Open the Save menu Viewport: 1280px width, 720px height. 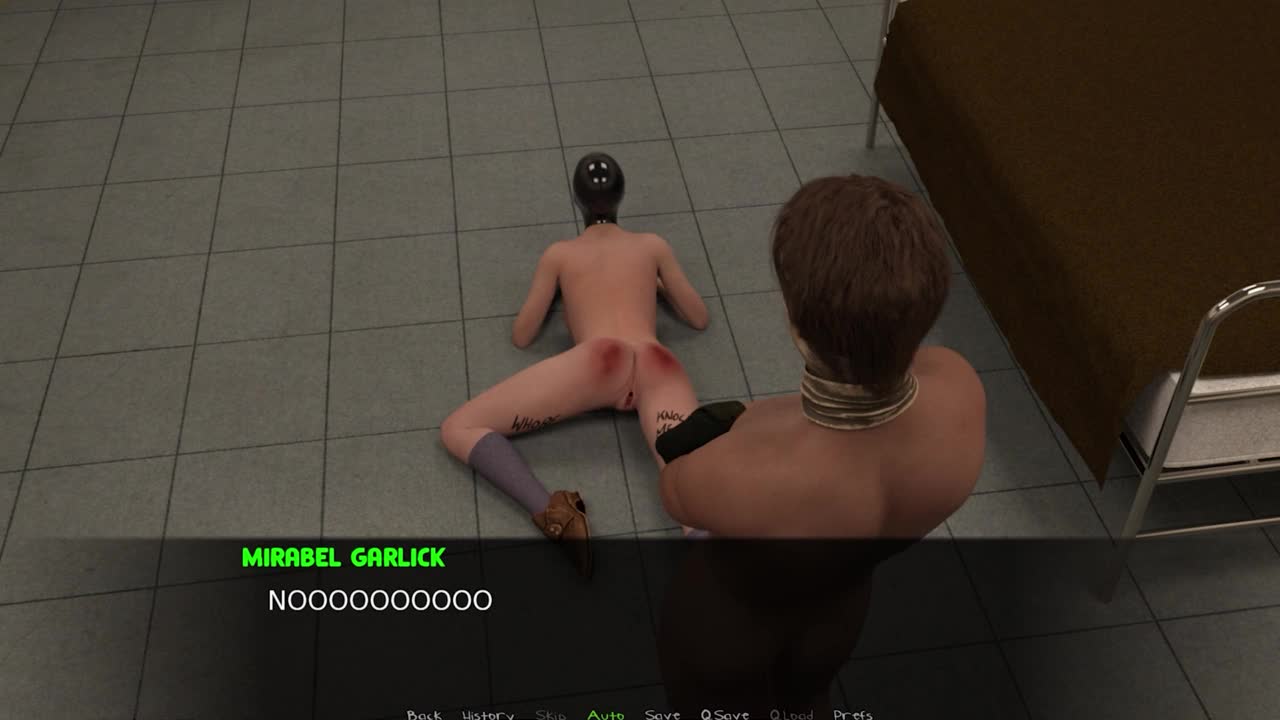(x=662, y=714)
